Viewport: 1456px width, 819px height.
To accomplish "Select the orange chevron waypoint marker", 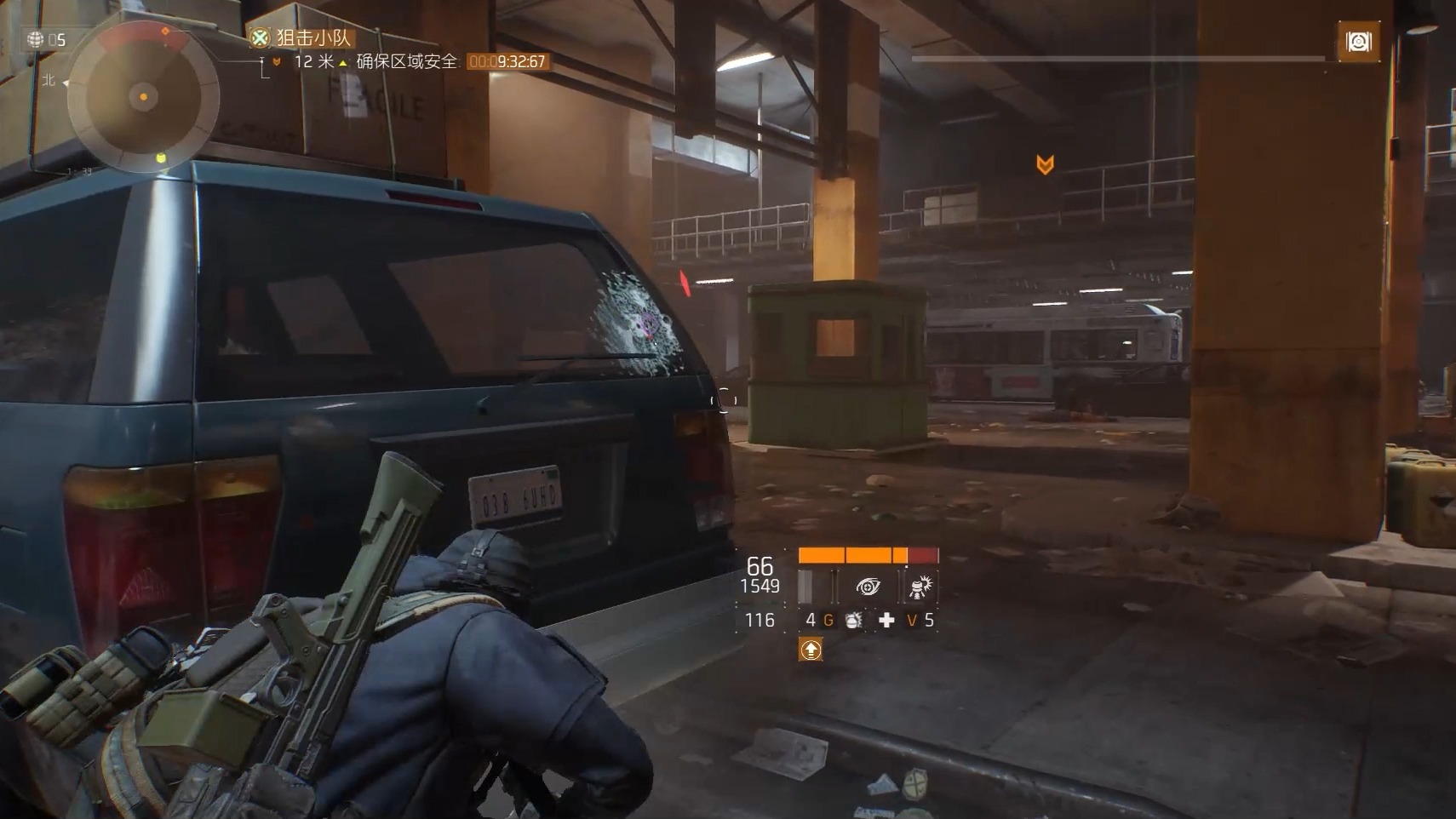I will pyautogui.click(x=1045, y=164).
